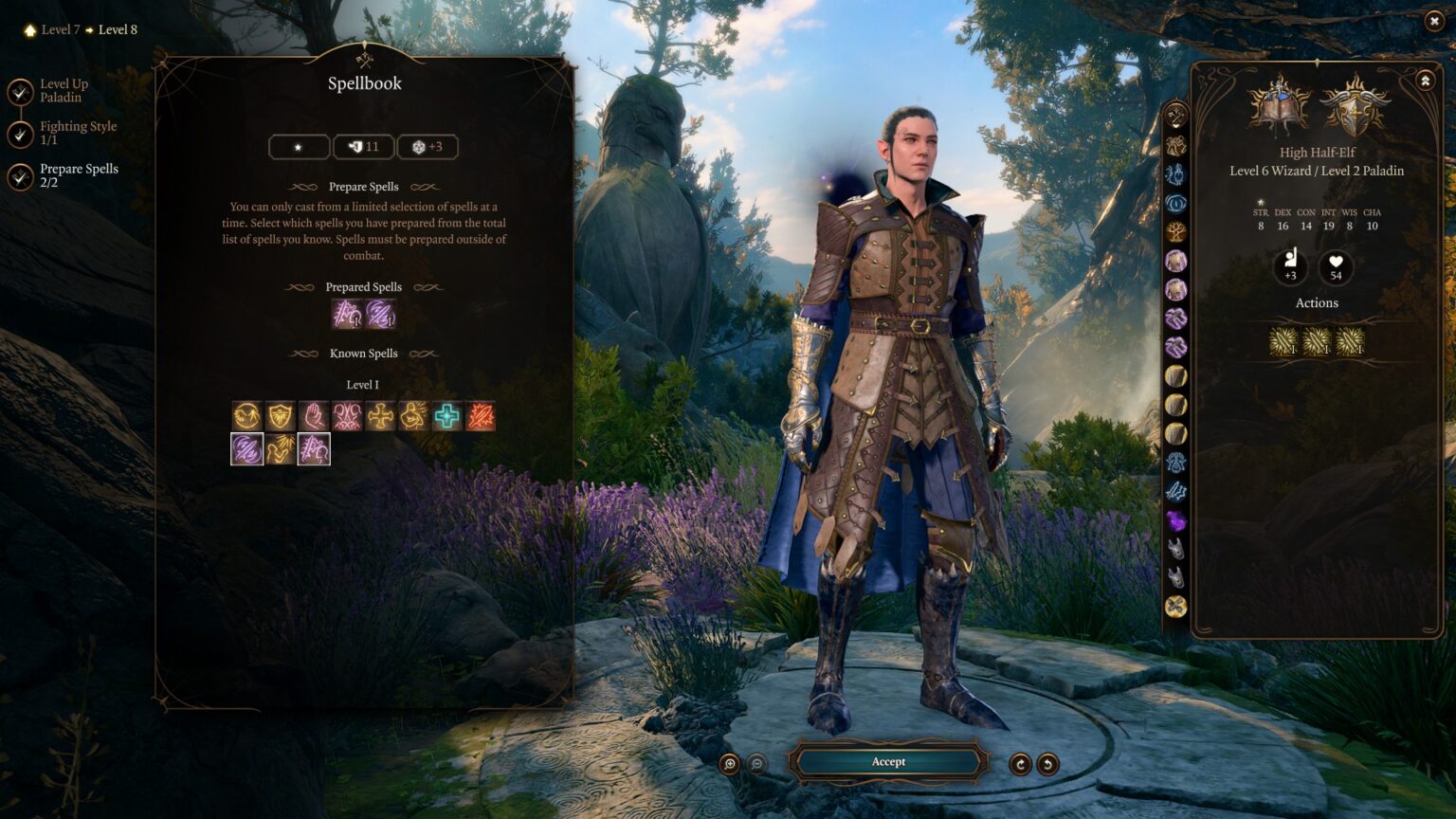Image resolution: width=1456 pixels, height=819 pixels.
Task: Rotate the character counterclockwise
Action: 1047,764
